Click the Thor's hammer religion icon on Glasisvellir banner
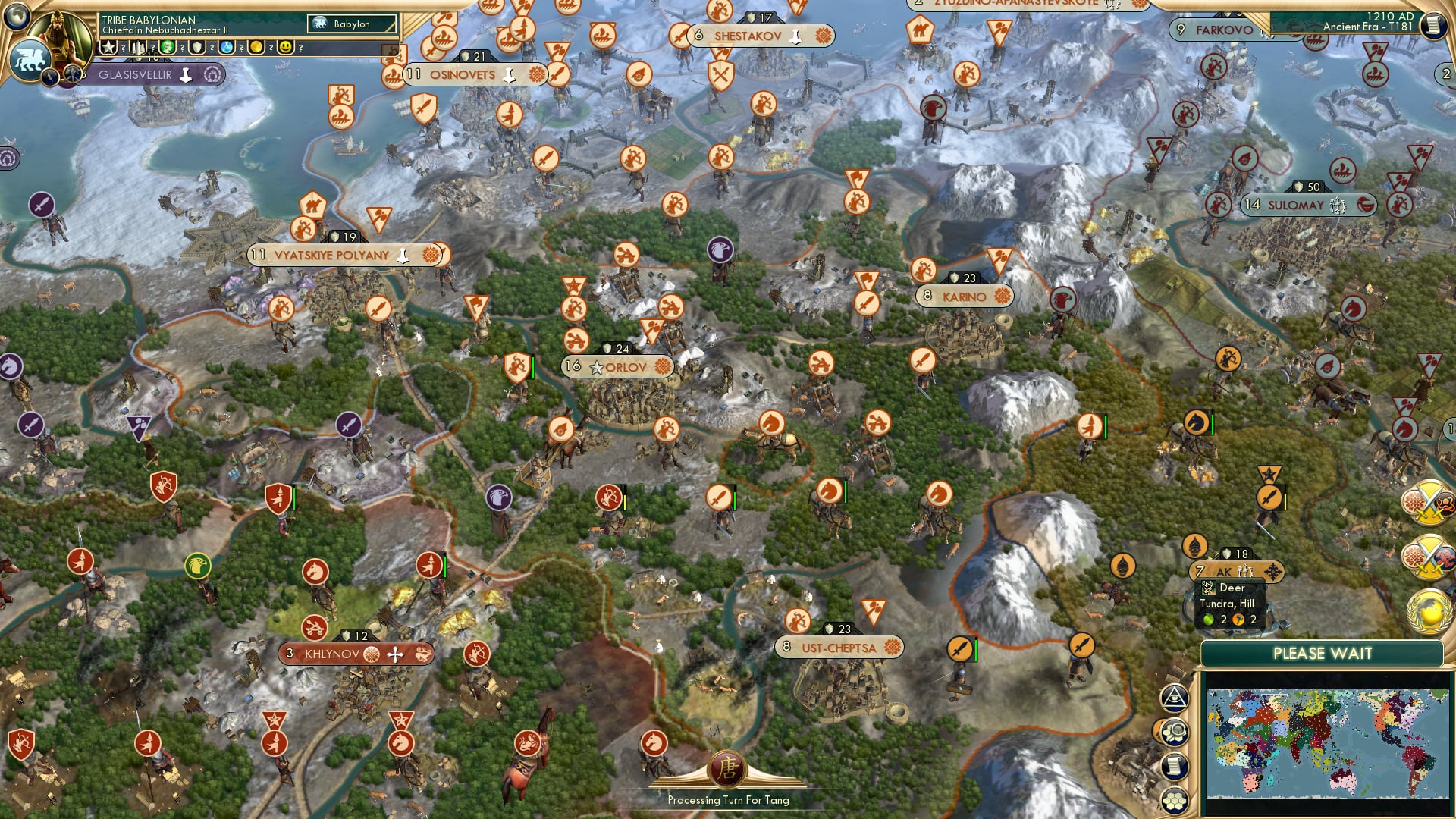The width and height of the screenshot is (1456, 819). pyautogui.click(x=187, y=76)
